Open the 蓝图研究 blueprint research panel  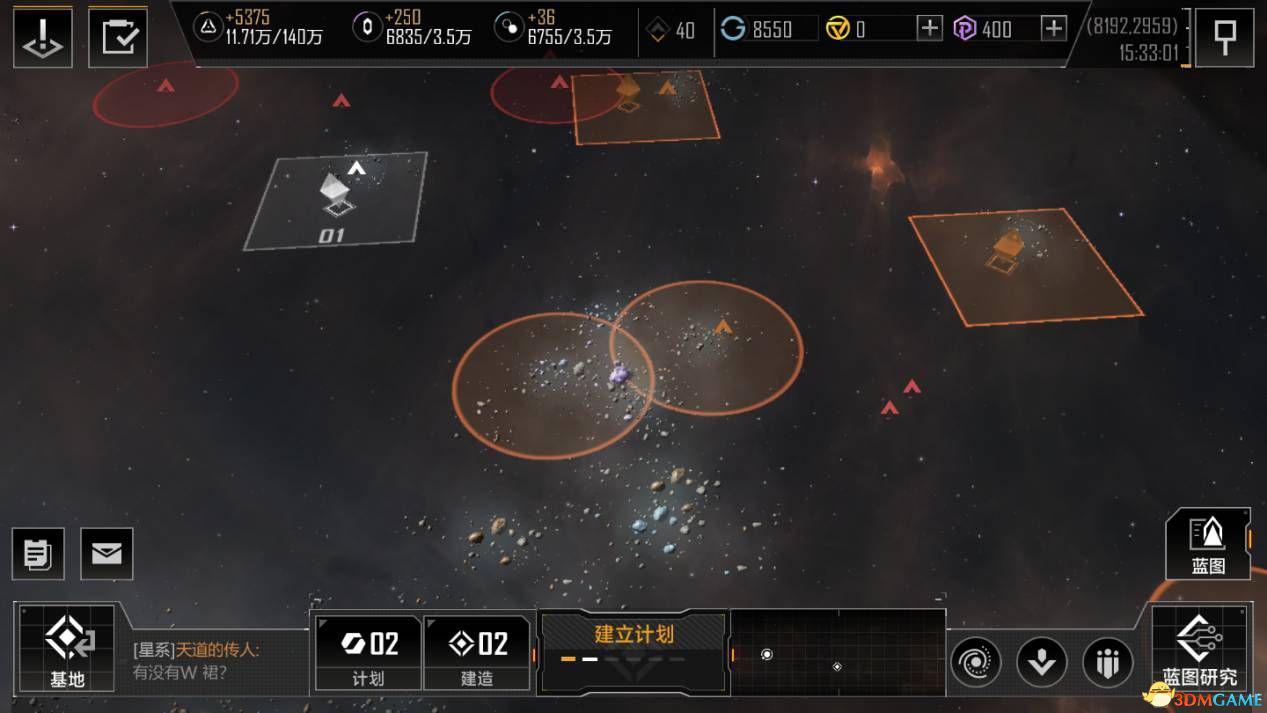pyautogui.click(x=1200, y=647)
